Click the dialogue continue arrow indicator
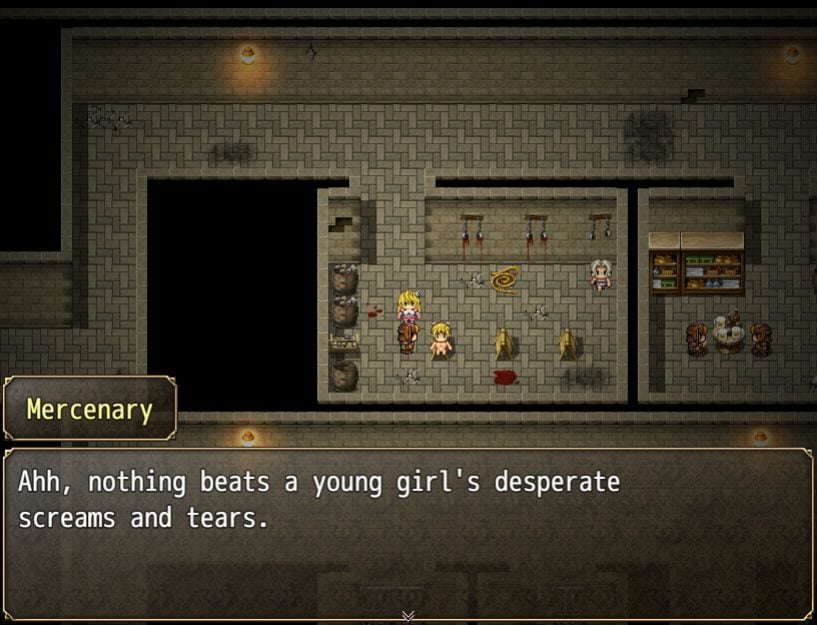 click(408, 615)
